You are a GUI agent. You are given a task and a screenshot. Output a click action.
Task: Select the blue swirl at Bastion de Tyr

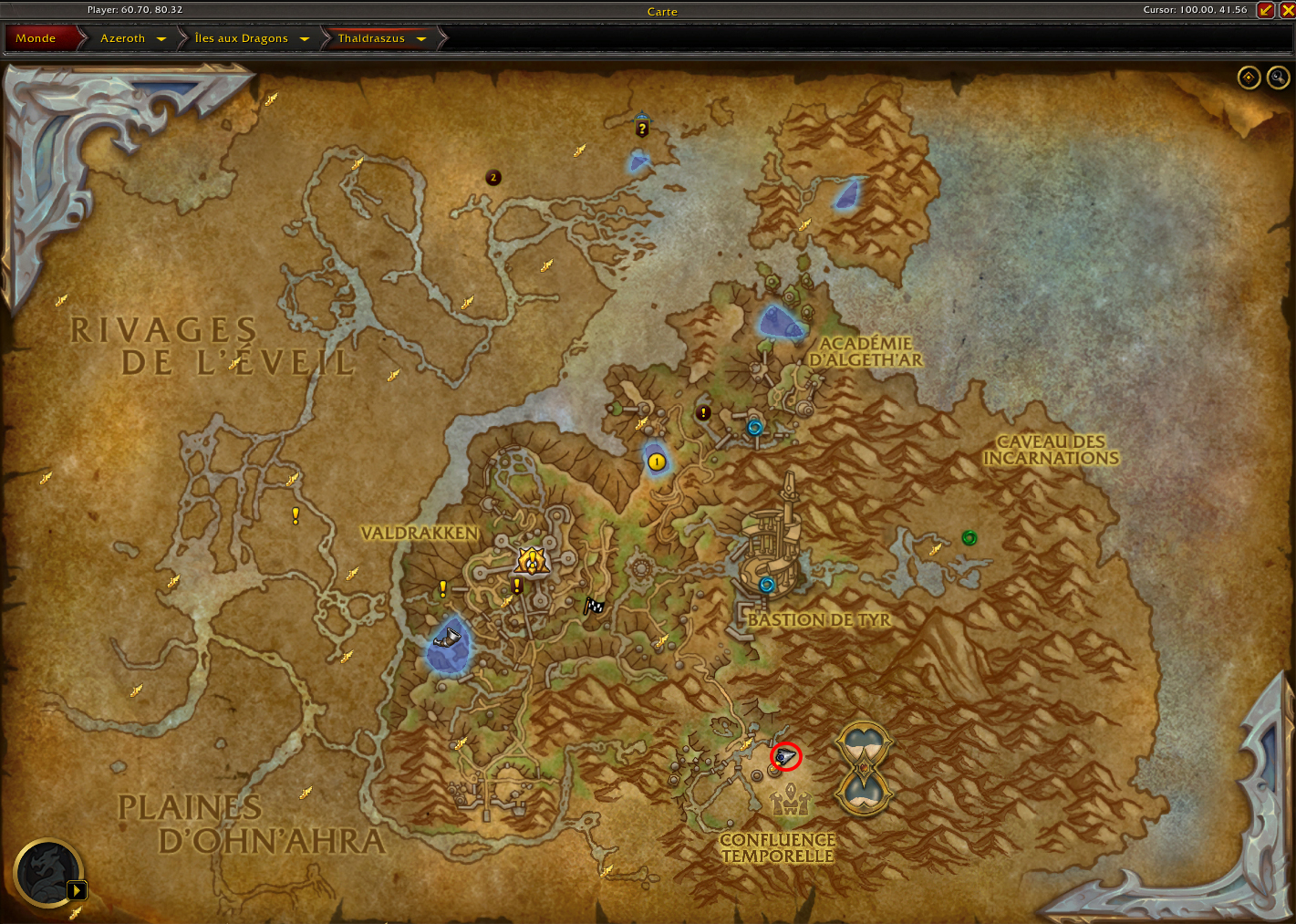767,585
